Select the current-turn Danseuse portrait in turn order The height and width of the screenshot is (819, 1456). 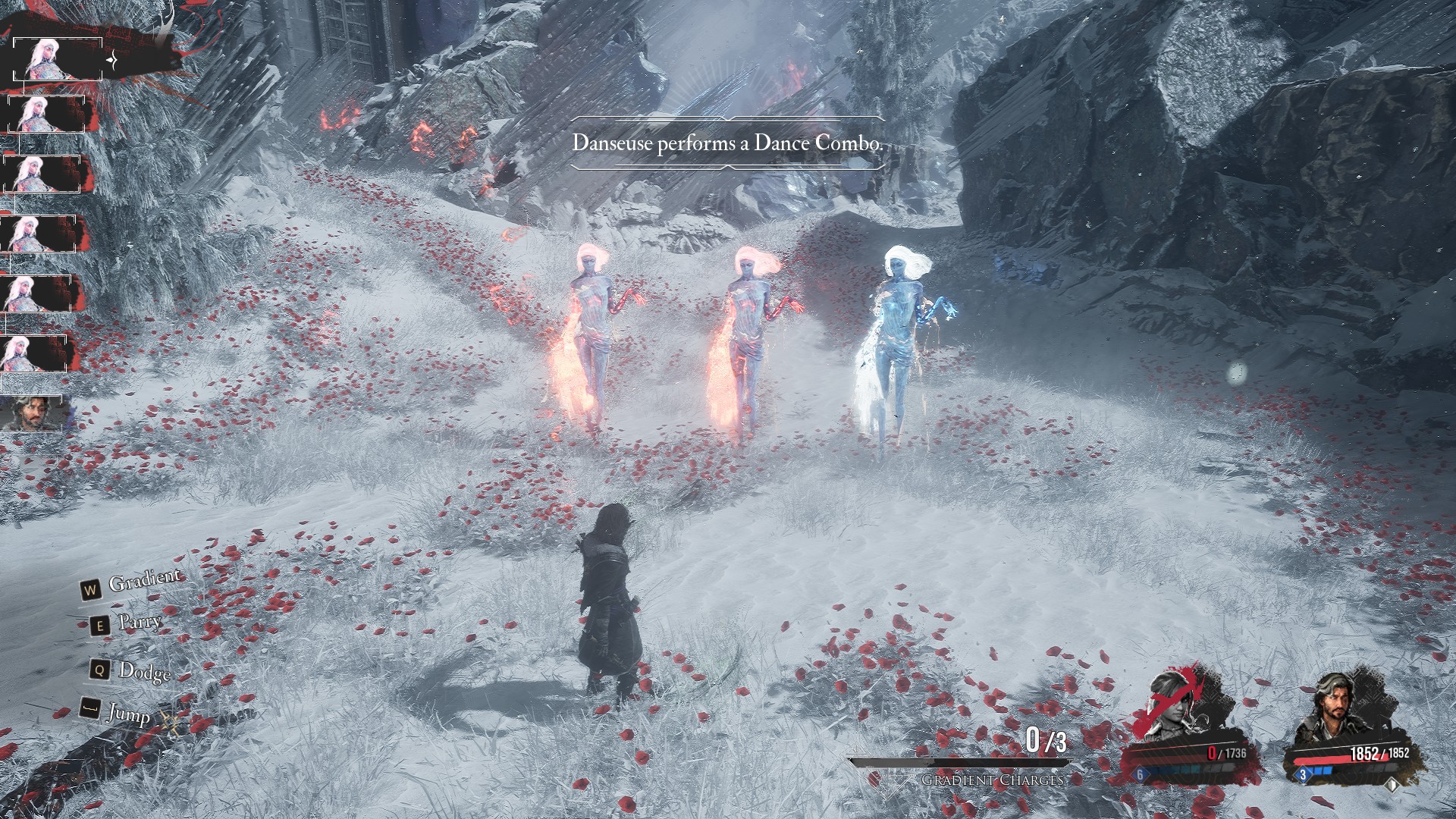44,59
